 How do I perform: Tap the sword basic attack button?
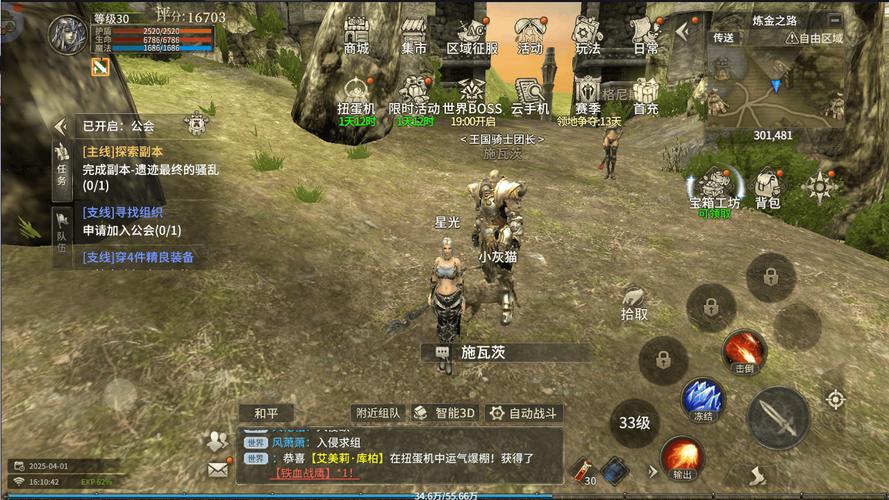[777, 417]
